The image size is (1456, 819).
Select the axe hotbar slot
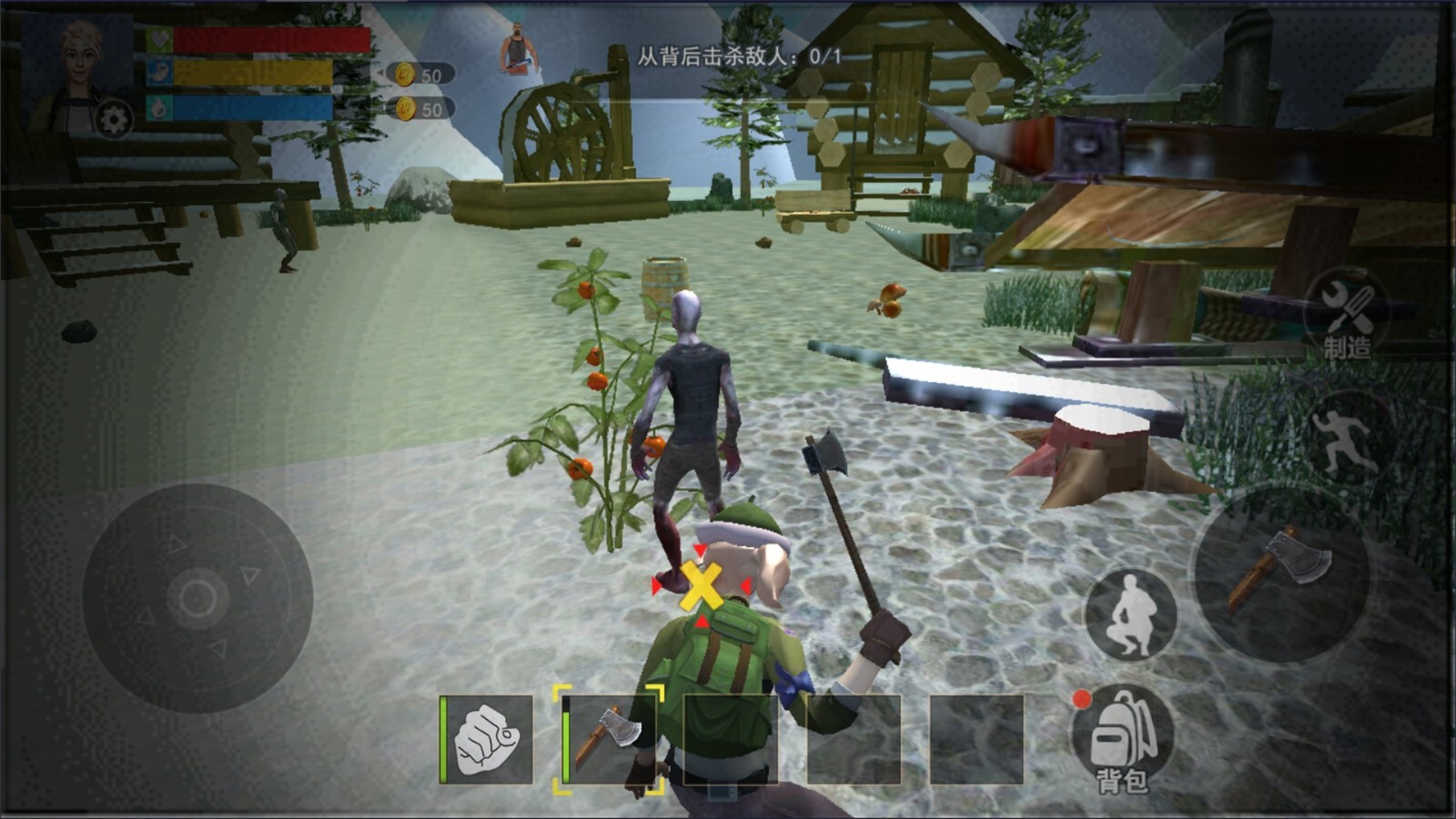609,739
